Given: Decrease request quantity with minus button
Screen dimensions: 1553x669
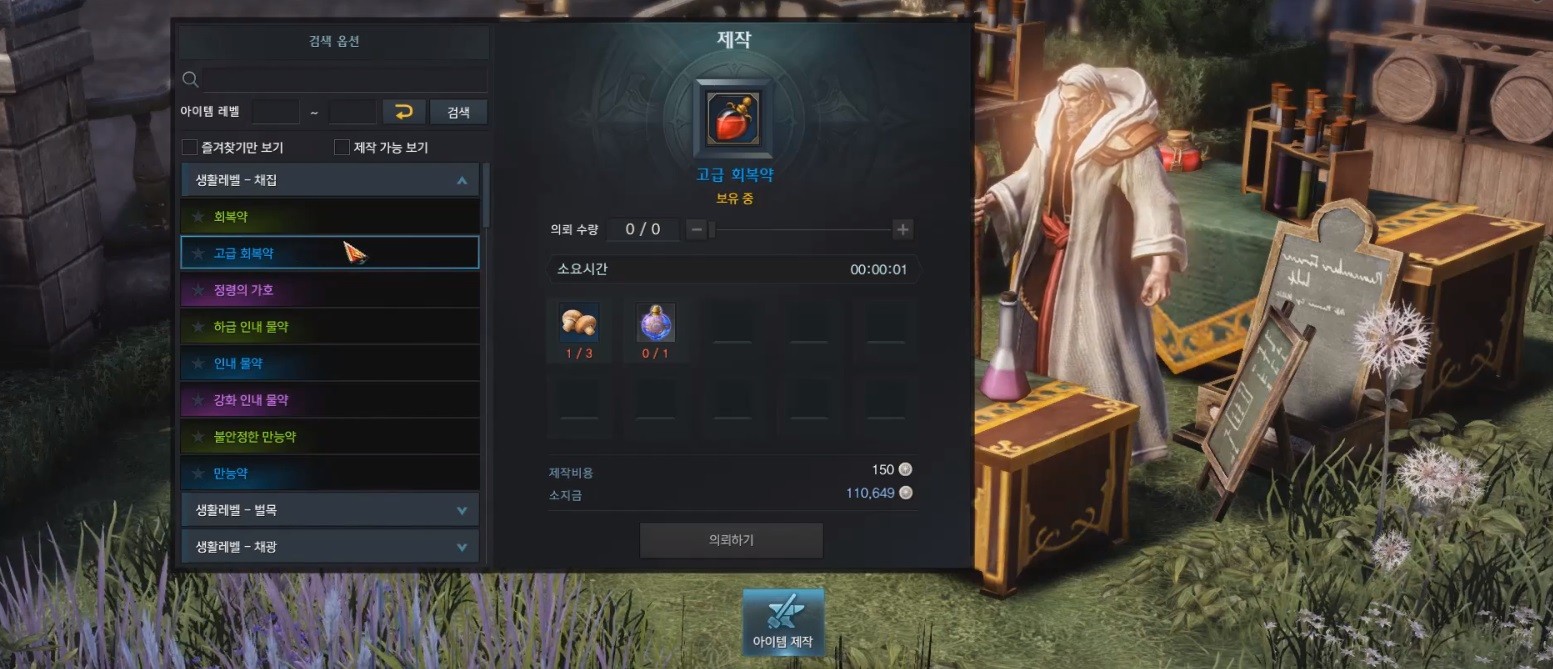Looking at the screenshot, I should [x=697, y=230].
